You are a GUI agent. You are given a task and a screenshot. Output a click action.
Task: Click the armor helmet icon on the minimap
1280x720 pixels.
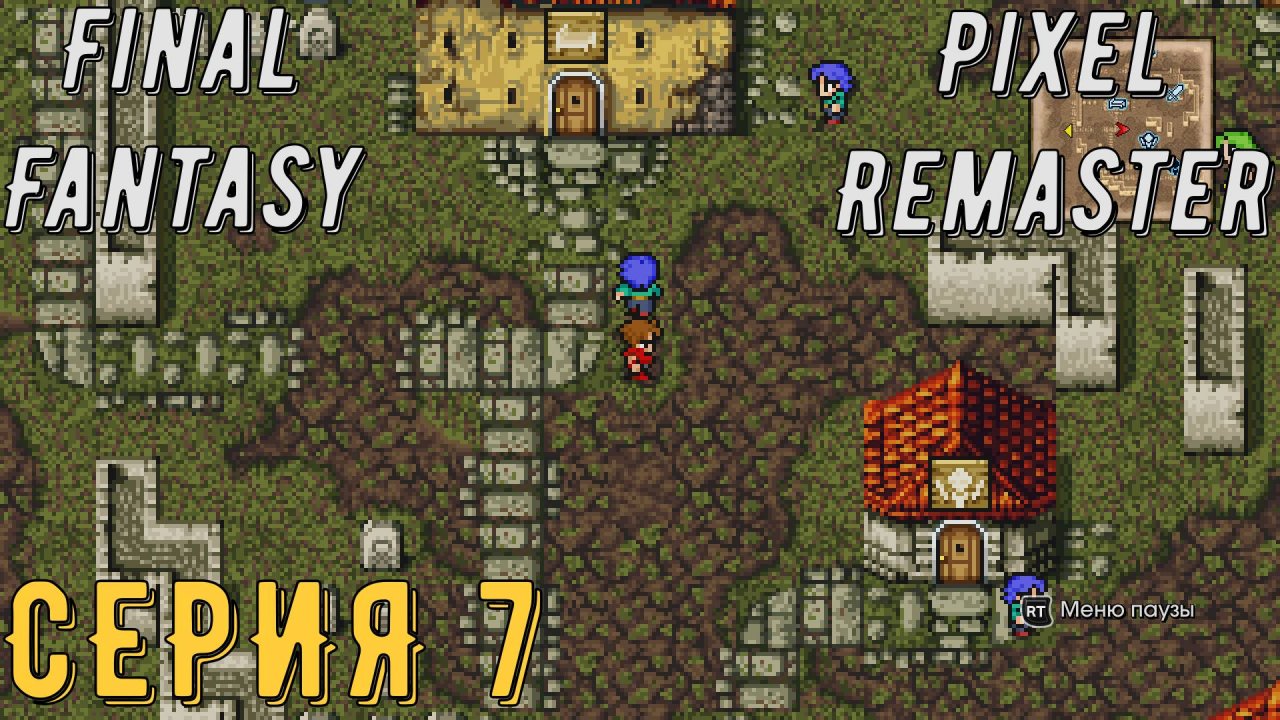(1147, 141)
